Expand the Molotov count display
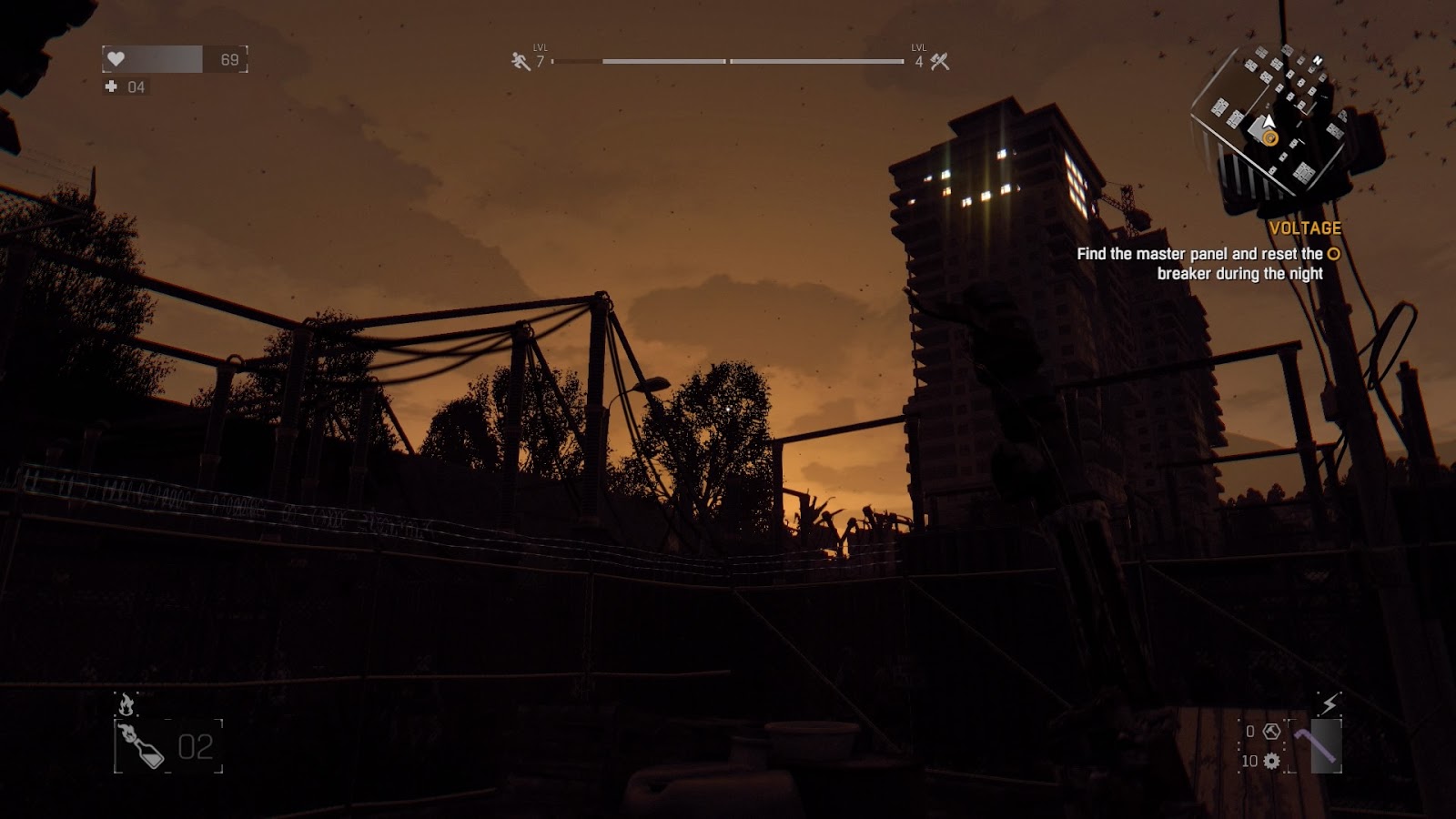1456x819 pixels. [x=194, y=748]
